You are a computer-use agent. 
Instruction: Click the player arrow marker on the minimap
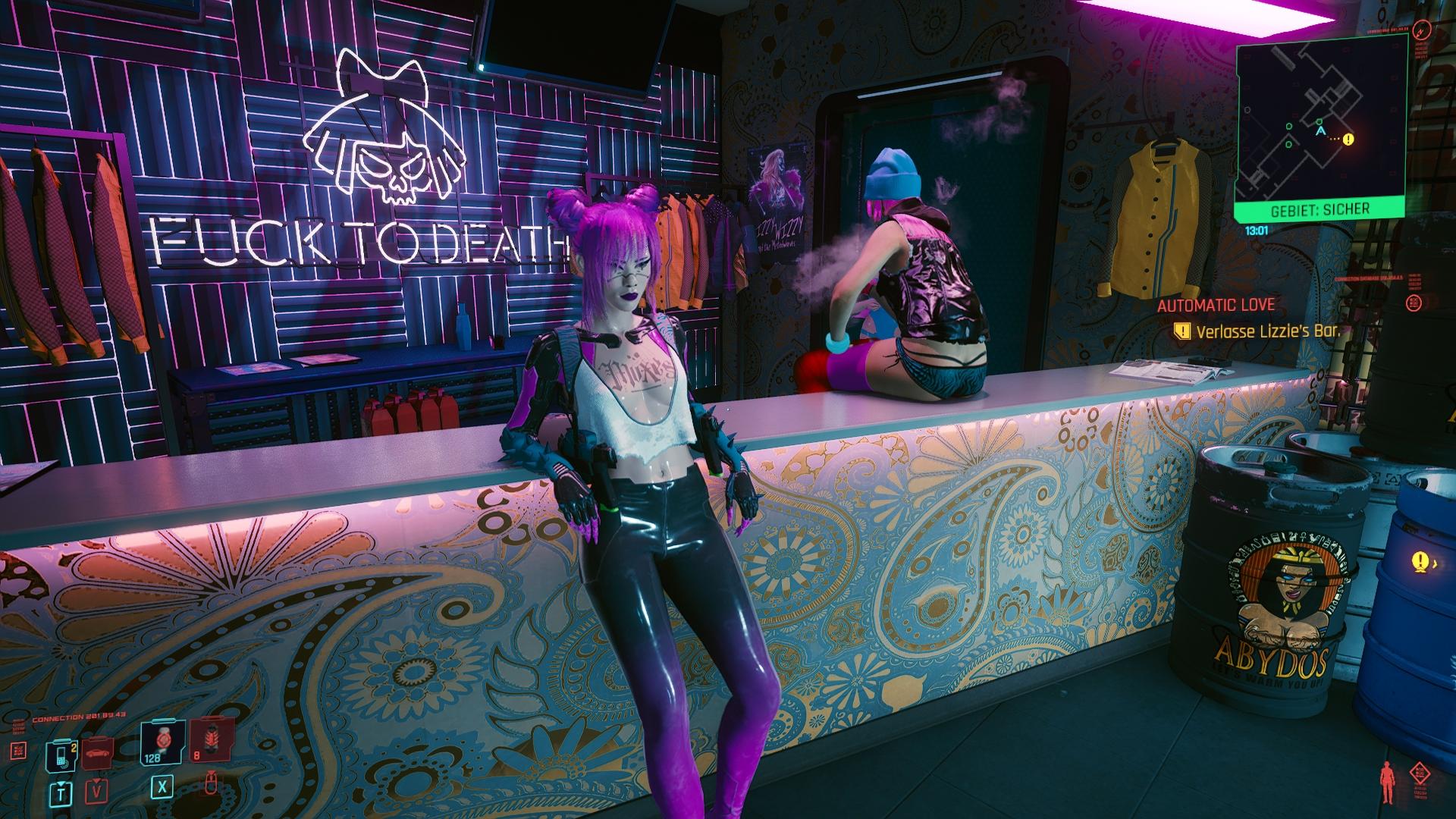coord(1321,132)
